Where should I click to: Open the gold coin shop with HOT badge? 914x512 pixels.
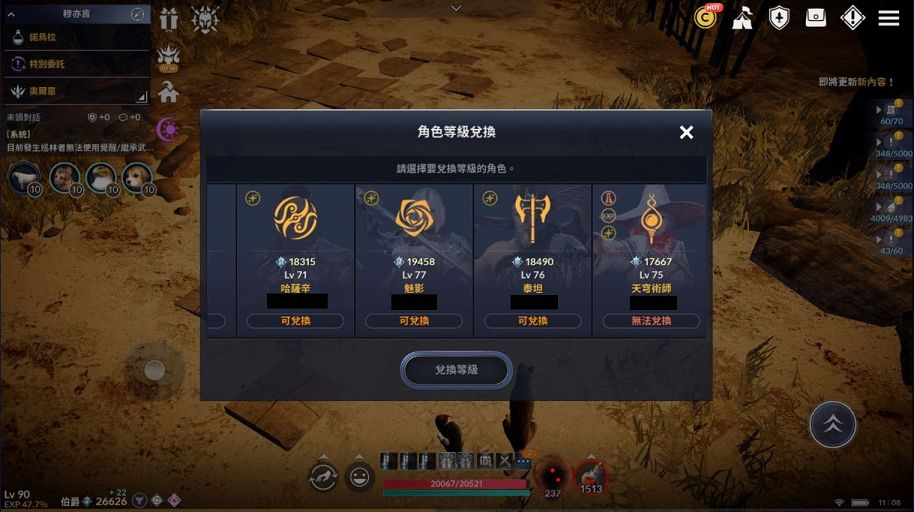[x=707, y=17]
